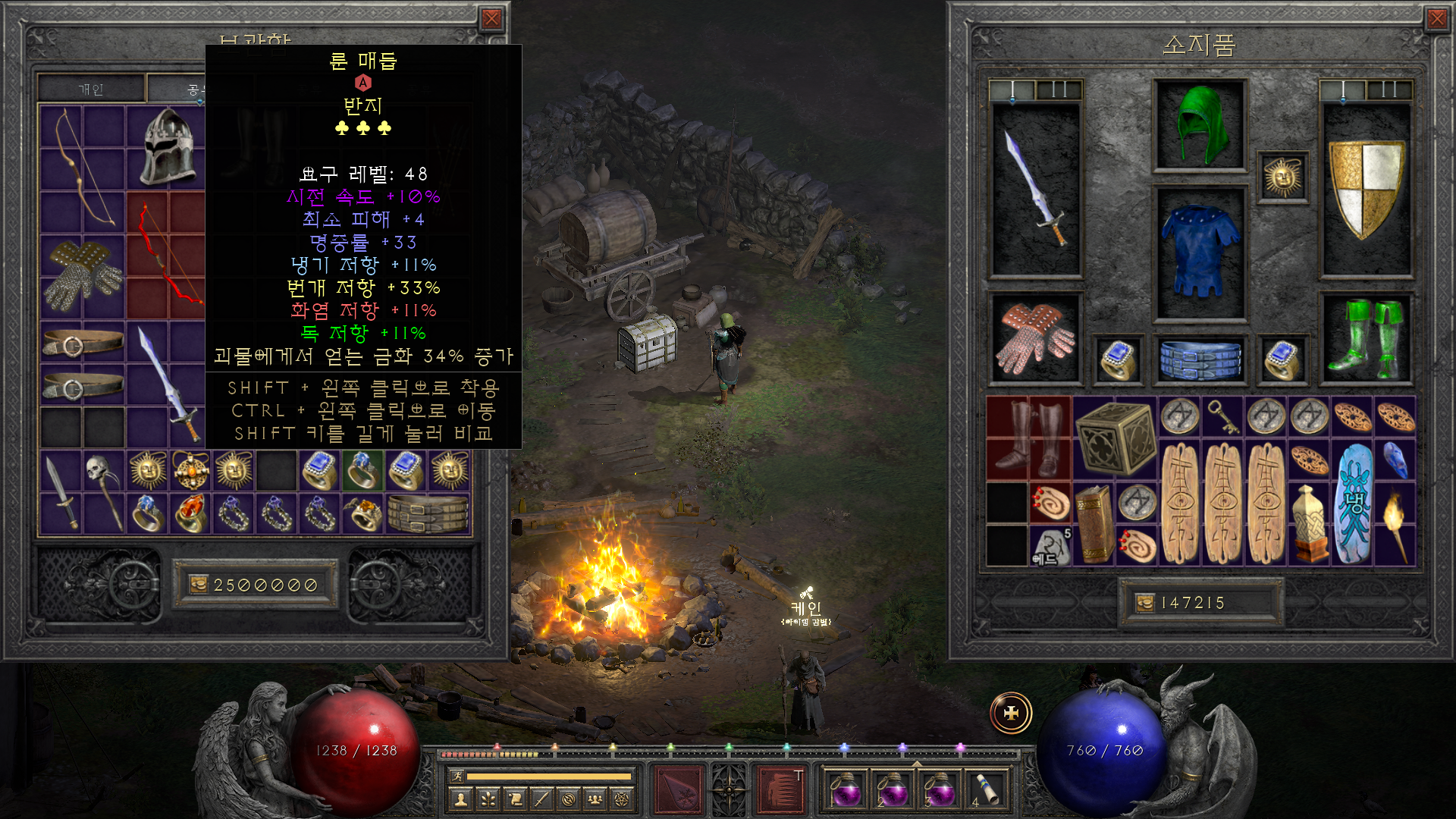Select the burning torch charm in inventory

(1395, 524)
